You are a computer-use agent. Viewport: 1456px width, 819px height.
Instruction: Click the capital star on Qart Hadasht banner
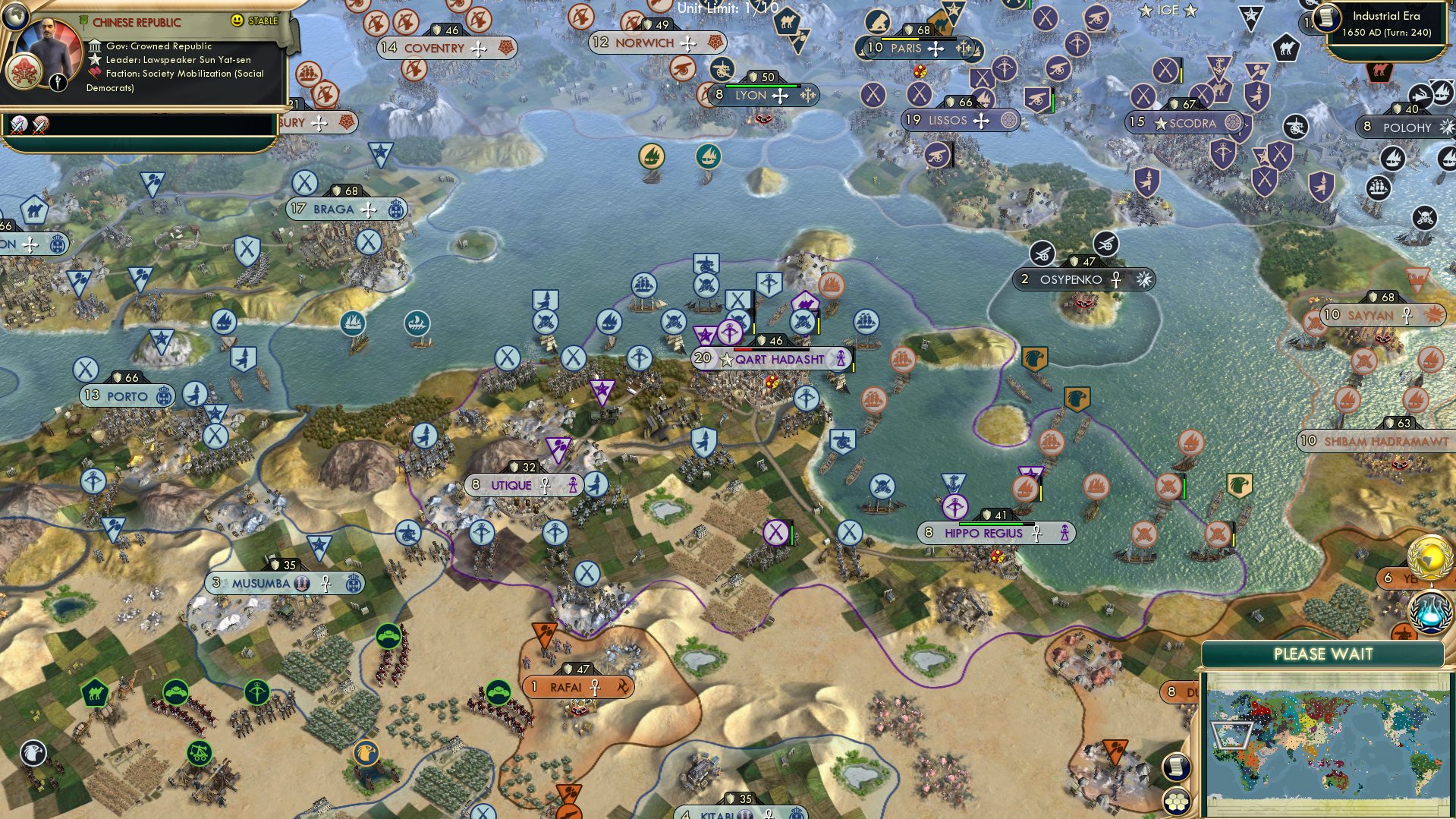click(x=726, y=359)
